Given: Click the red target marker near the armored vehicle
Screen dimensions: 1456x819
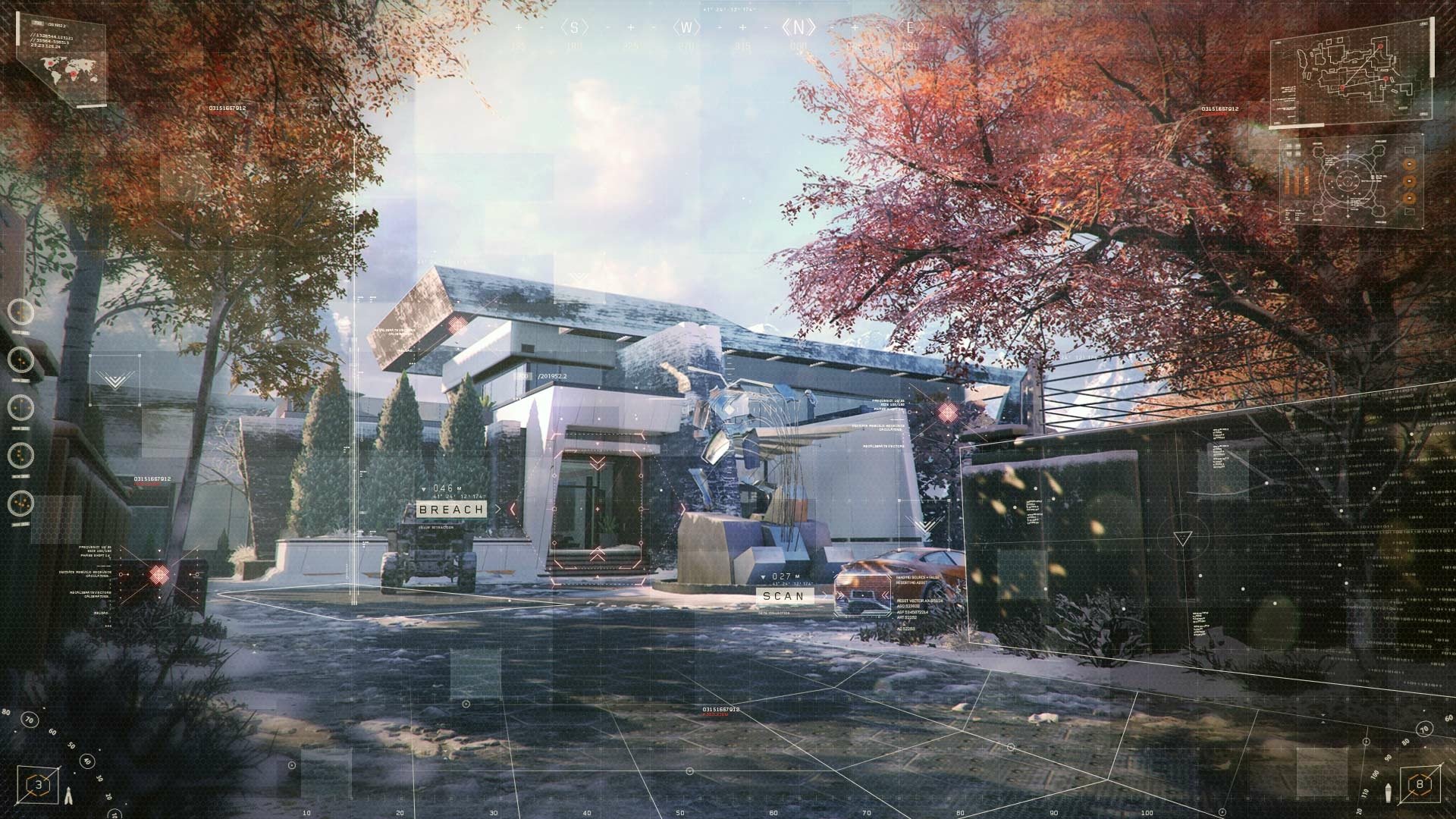Looking at the screenshot, I should tap(158, 574).
